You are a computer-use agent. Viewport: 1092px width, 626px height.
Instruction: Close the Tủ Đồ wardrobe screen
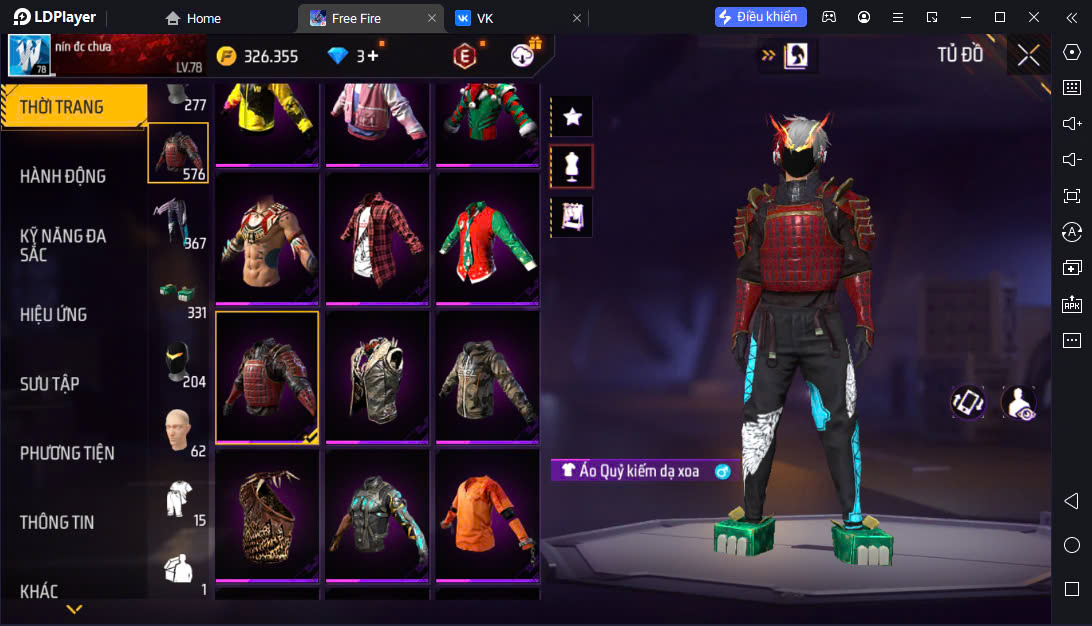1028,55
